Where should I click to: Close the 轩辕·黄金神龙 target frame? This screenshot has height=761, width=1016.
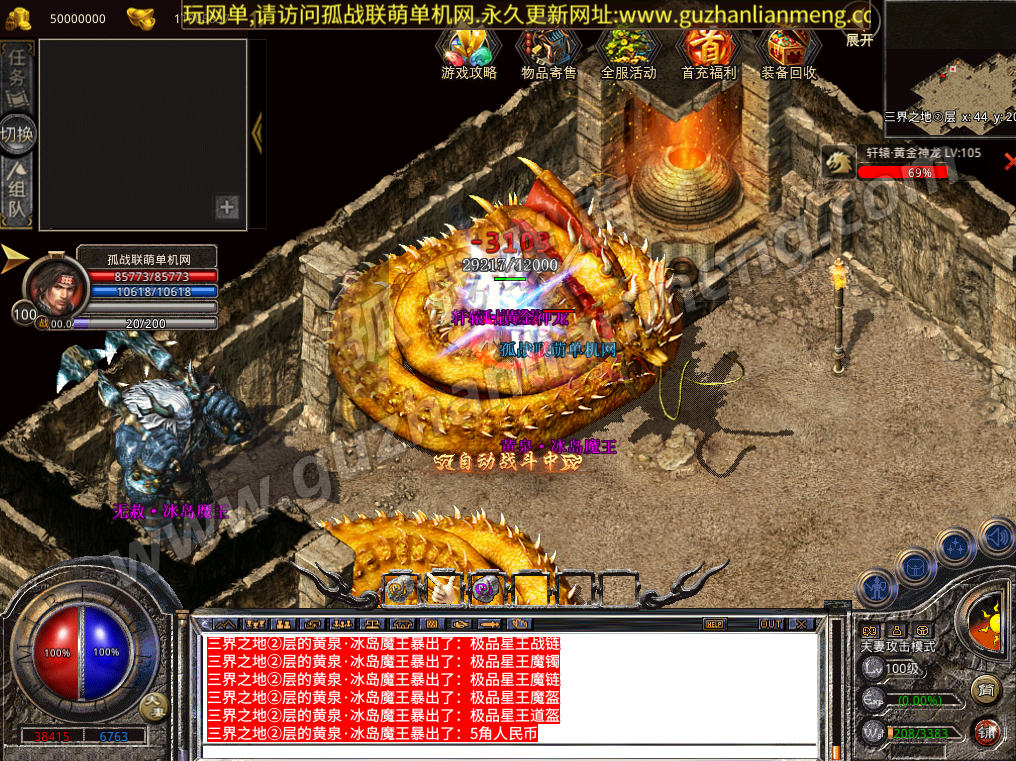[1009, 160]
